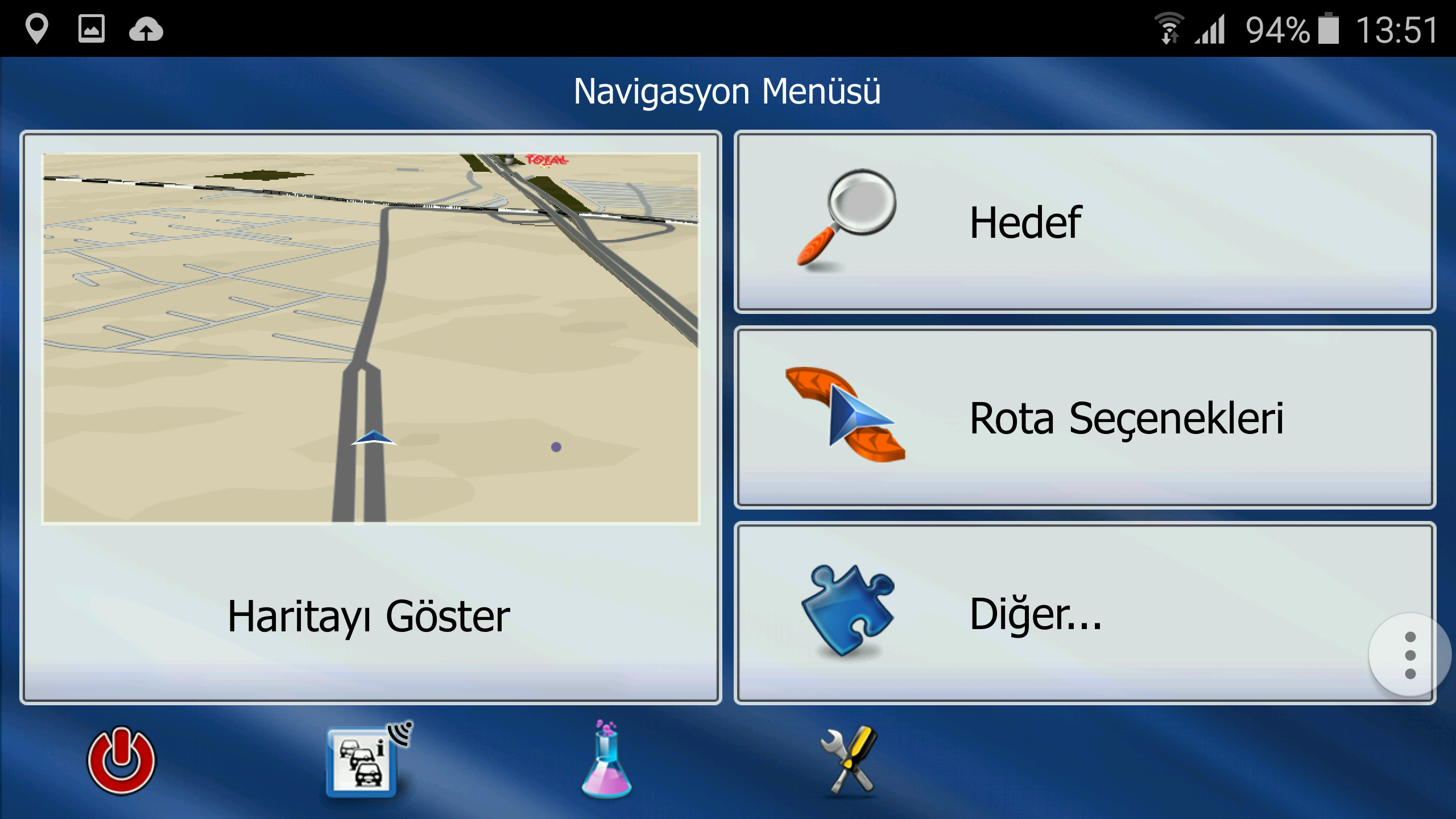Open the Diğer... menu

click(x=1052, y=614)
